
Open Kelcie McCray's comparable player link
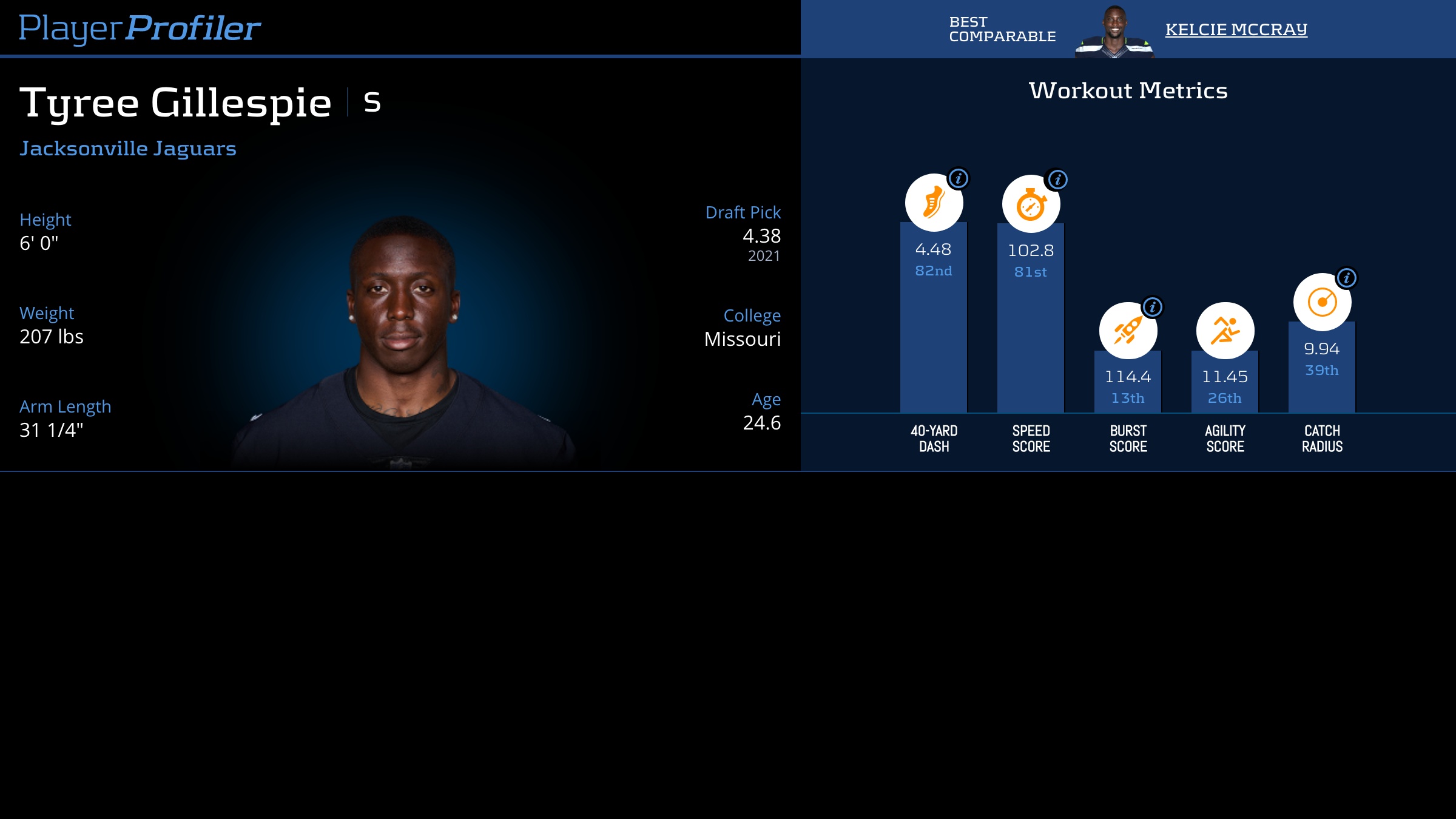(x=1236, y=29)
